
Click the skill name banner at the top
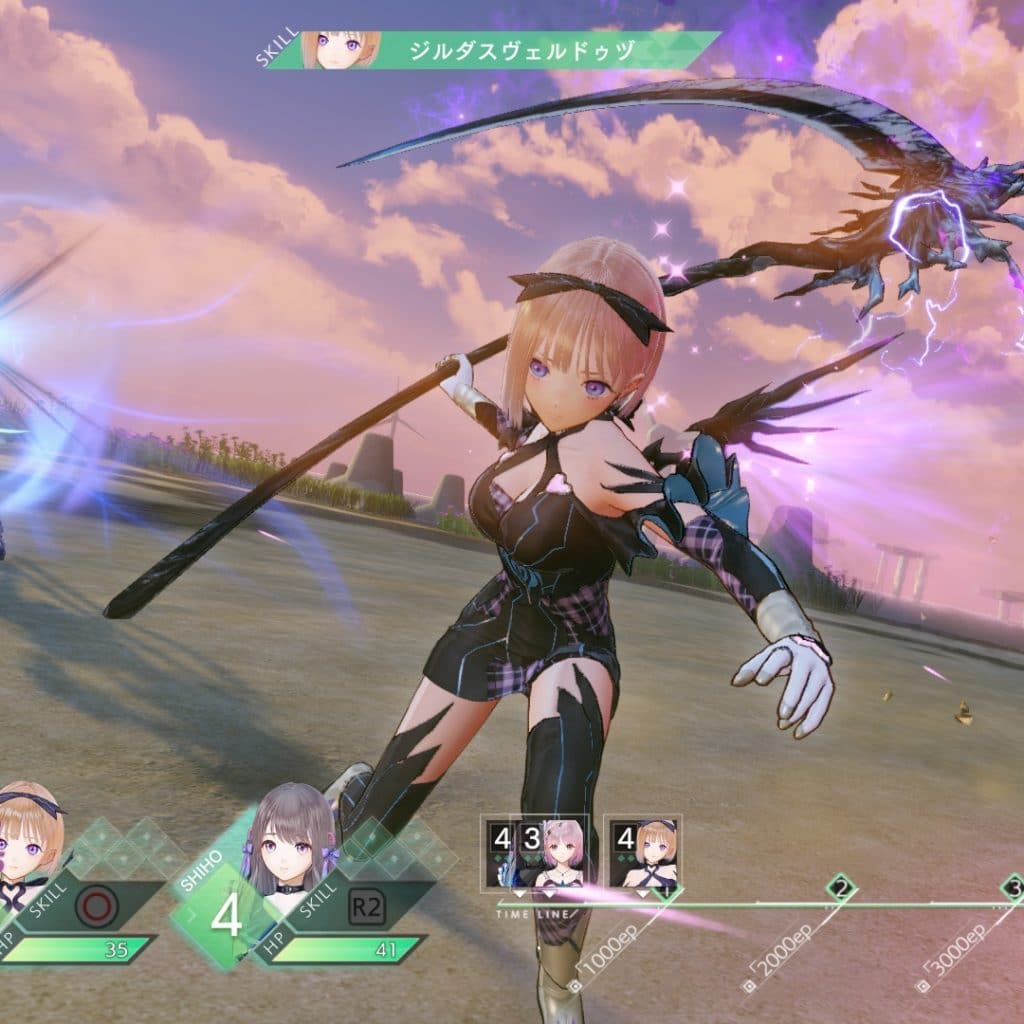coord(520,51)
